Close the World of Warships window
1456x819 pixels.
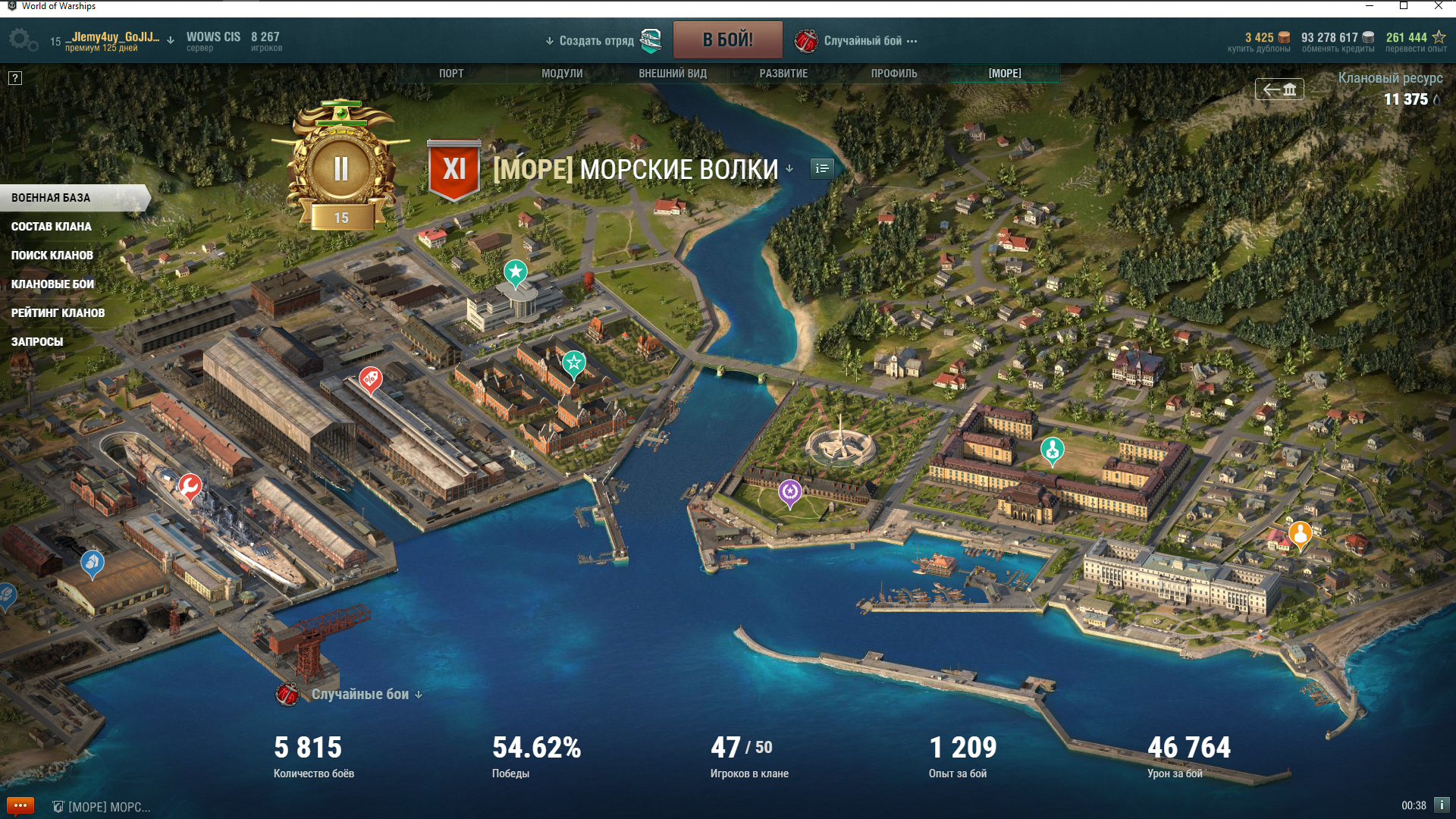coord(1439,6)
